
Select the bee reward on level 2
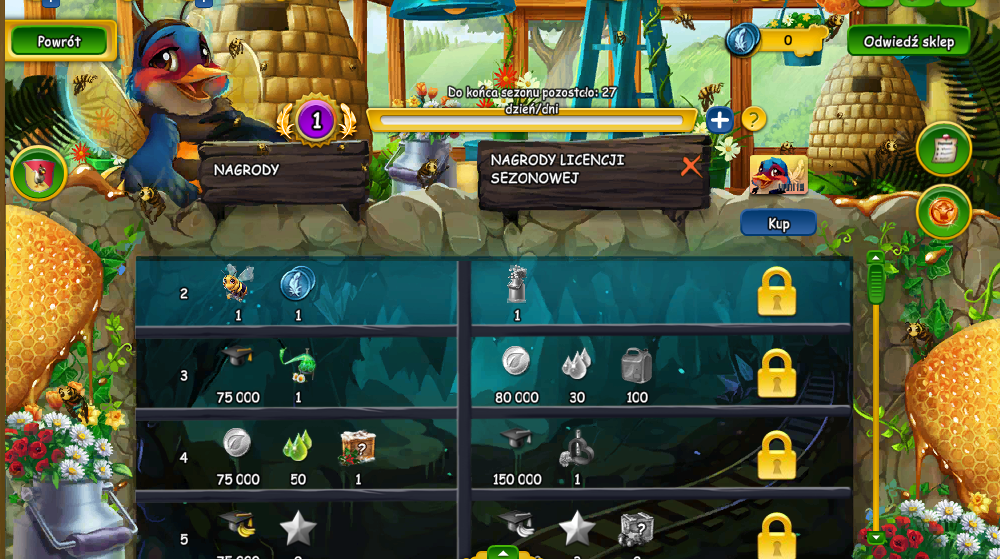pos(238,284)
